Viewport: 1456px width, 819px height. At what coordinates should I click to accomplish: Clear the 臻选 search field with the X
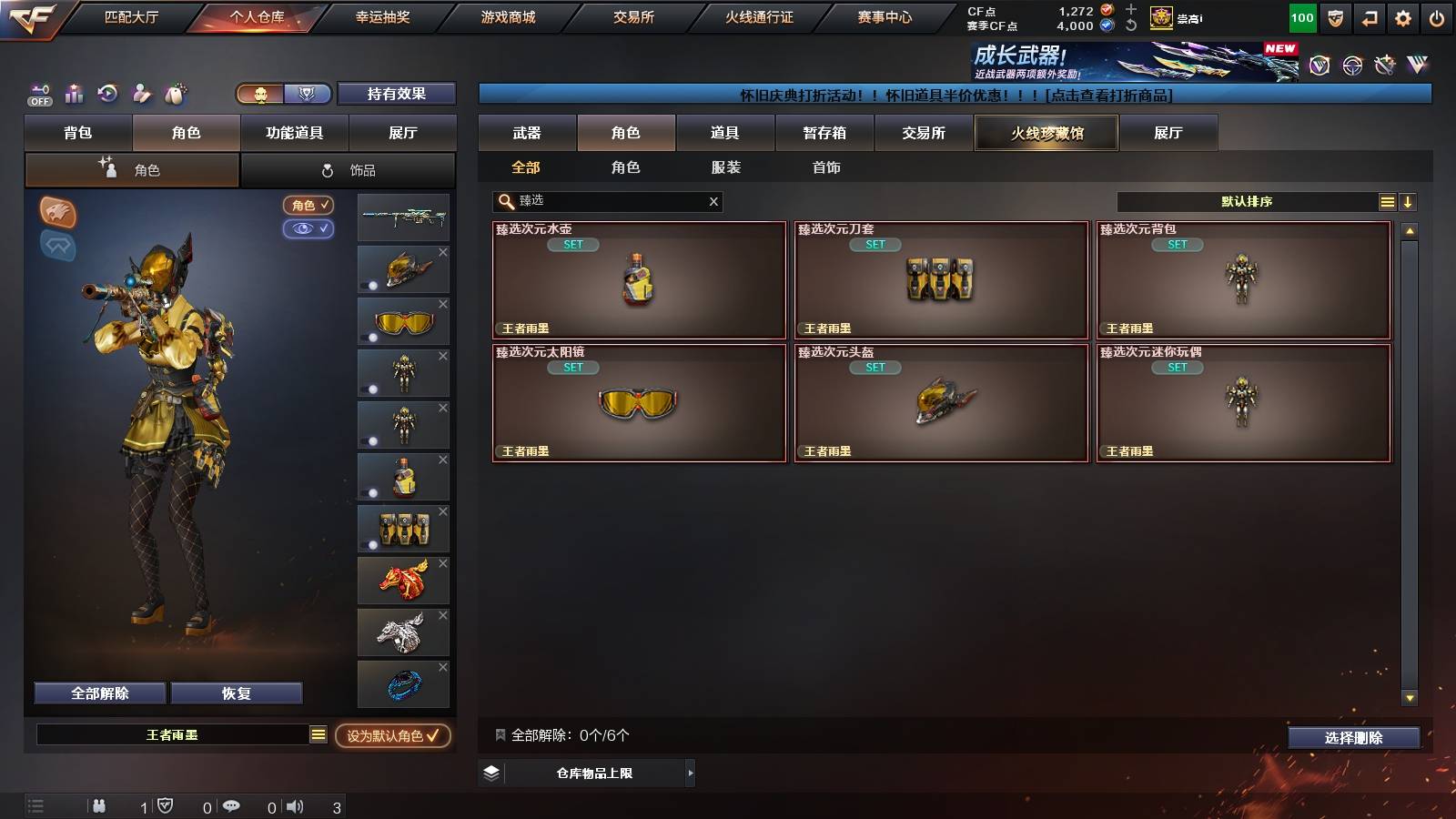click(x=713, y=201)
